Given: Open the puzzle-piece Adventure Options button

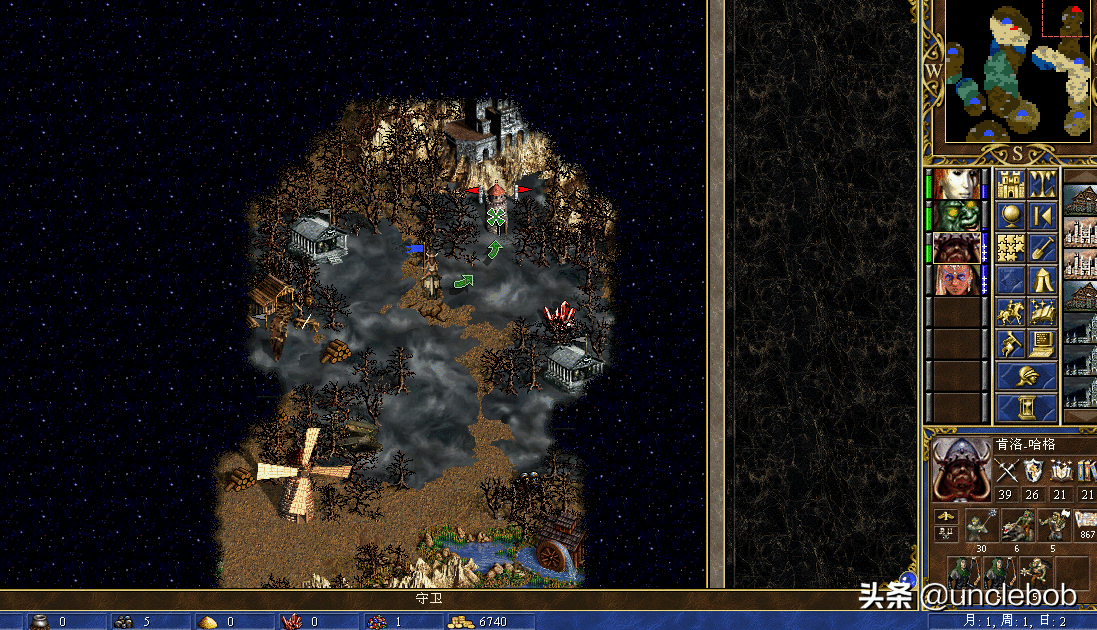Looking at the screenshot, I should coord(1011,248).
